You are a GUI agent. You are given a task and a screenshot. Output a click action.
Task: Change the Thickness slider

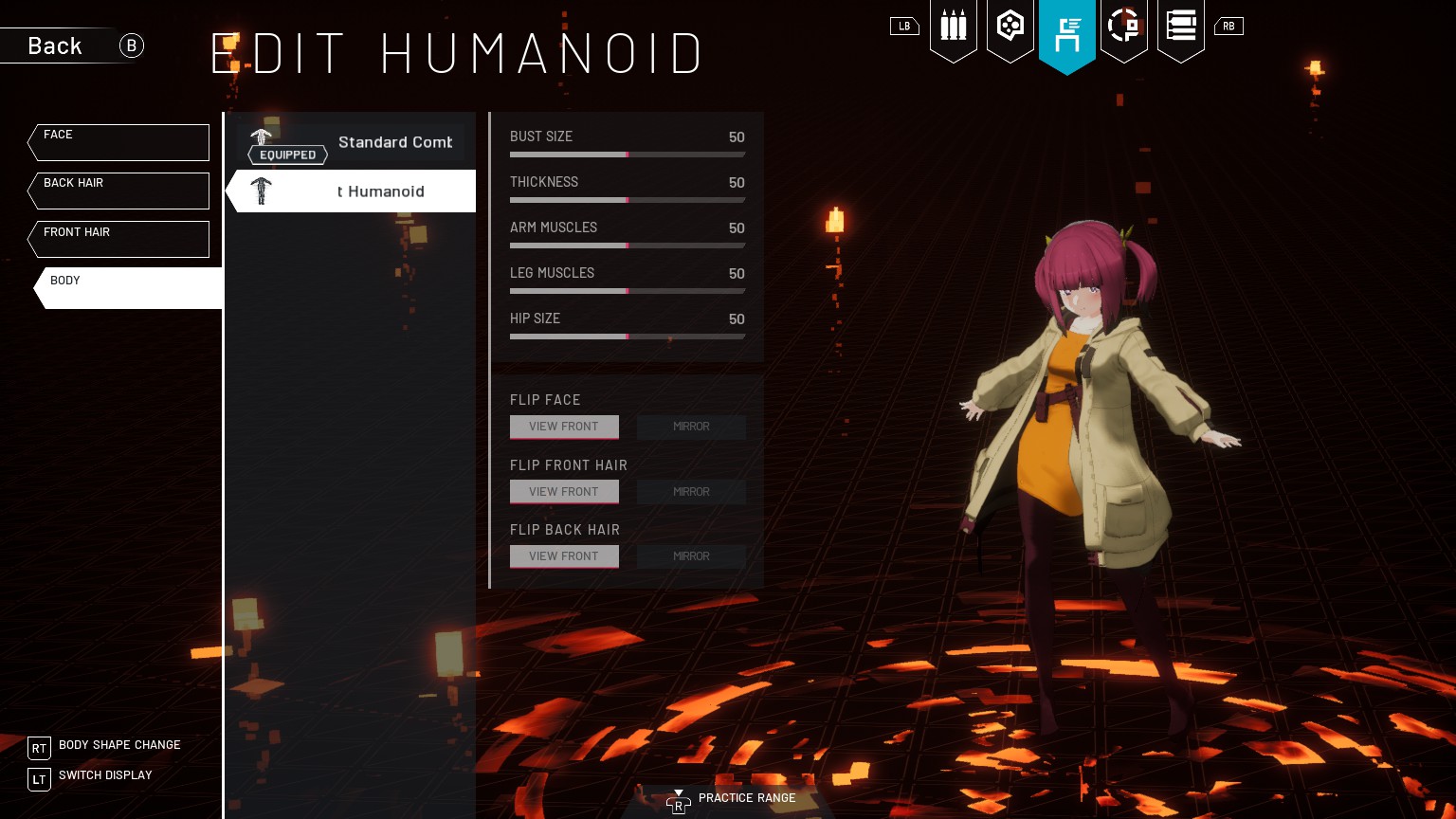pyautogui.click(x=627, y=200)
